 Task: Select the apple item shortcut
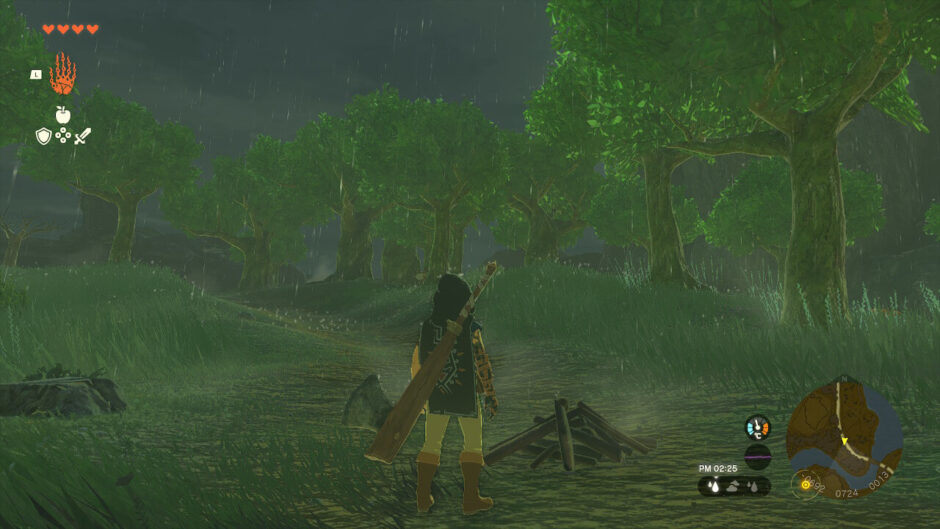point(62,115)
